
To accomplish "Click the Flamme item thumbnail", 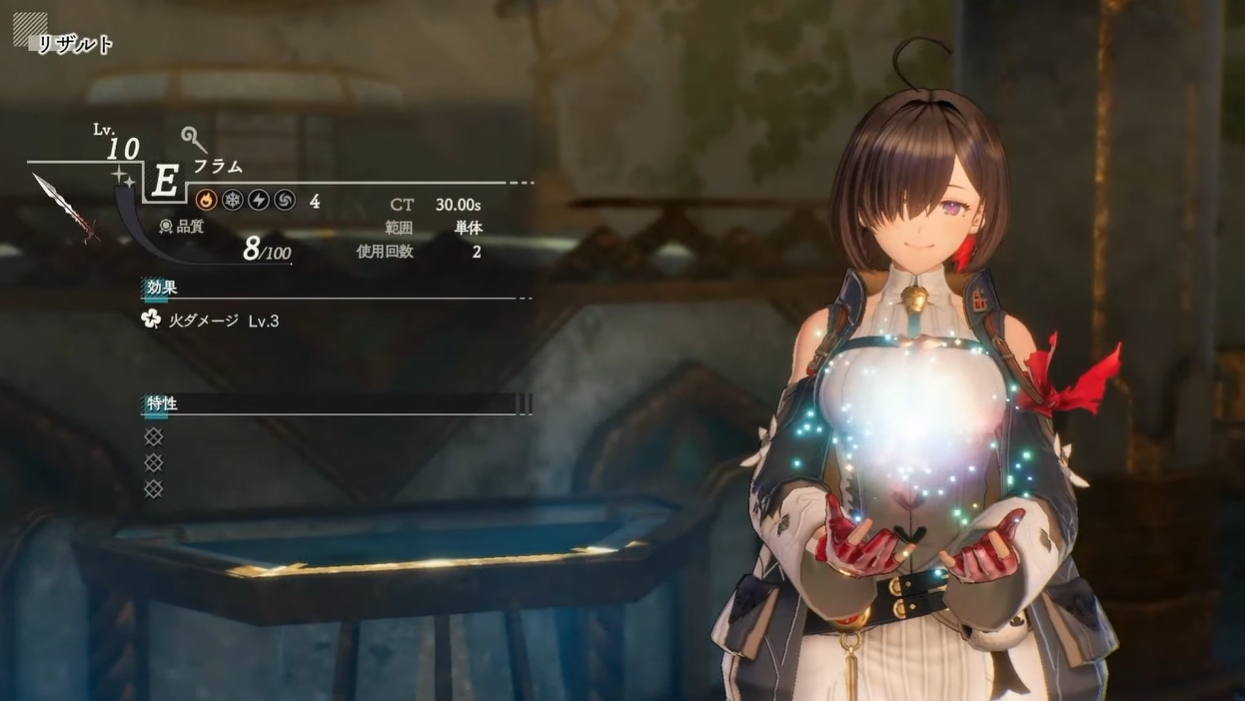I will [x=65, y=208].
